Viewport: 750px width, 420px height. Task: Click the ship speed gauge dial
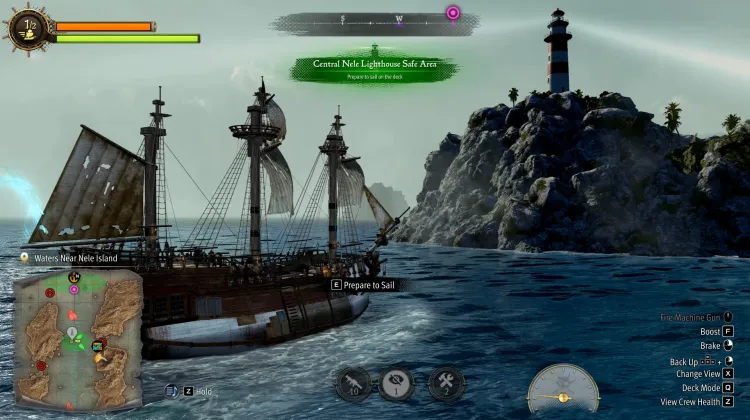pyautogui.click(x=563, y=389)
